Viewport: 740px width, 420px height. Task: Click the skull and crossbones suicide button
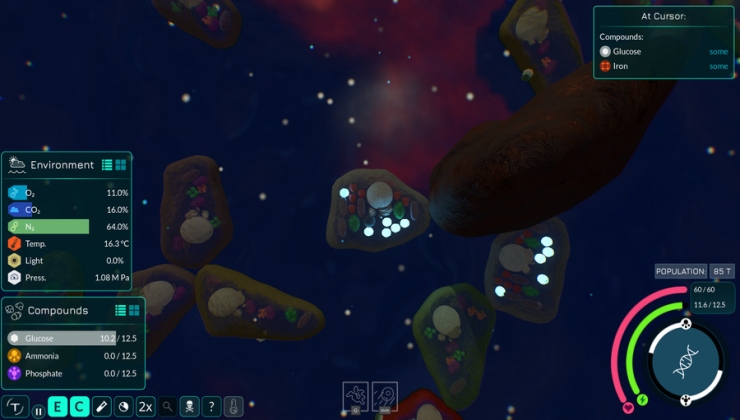pos(189,407)
